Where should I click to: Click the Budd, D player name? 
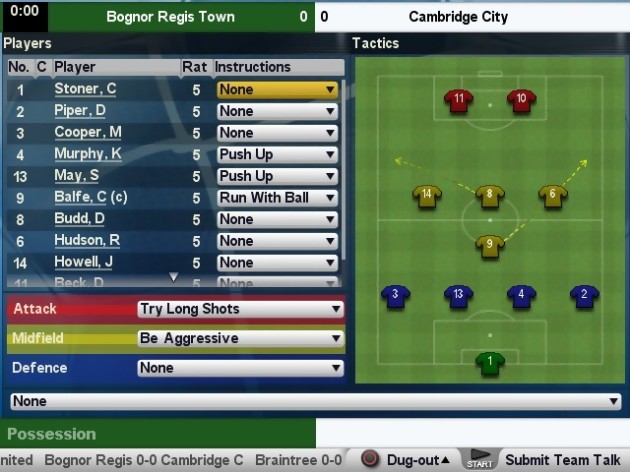(x=79, y=219)
